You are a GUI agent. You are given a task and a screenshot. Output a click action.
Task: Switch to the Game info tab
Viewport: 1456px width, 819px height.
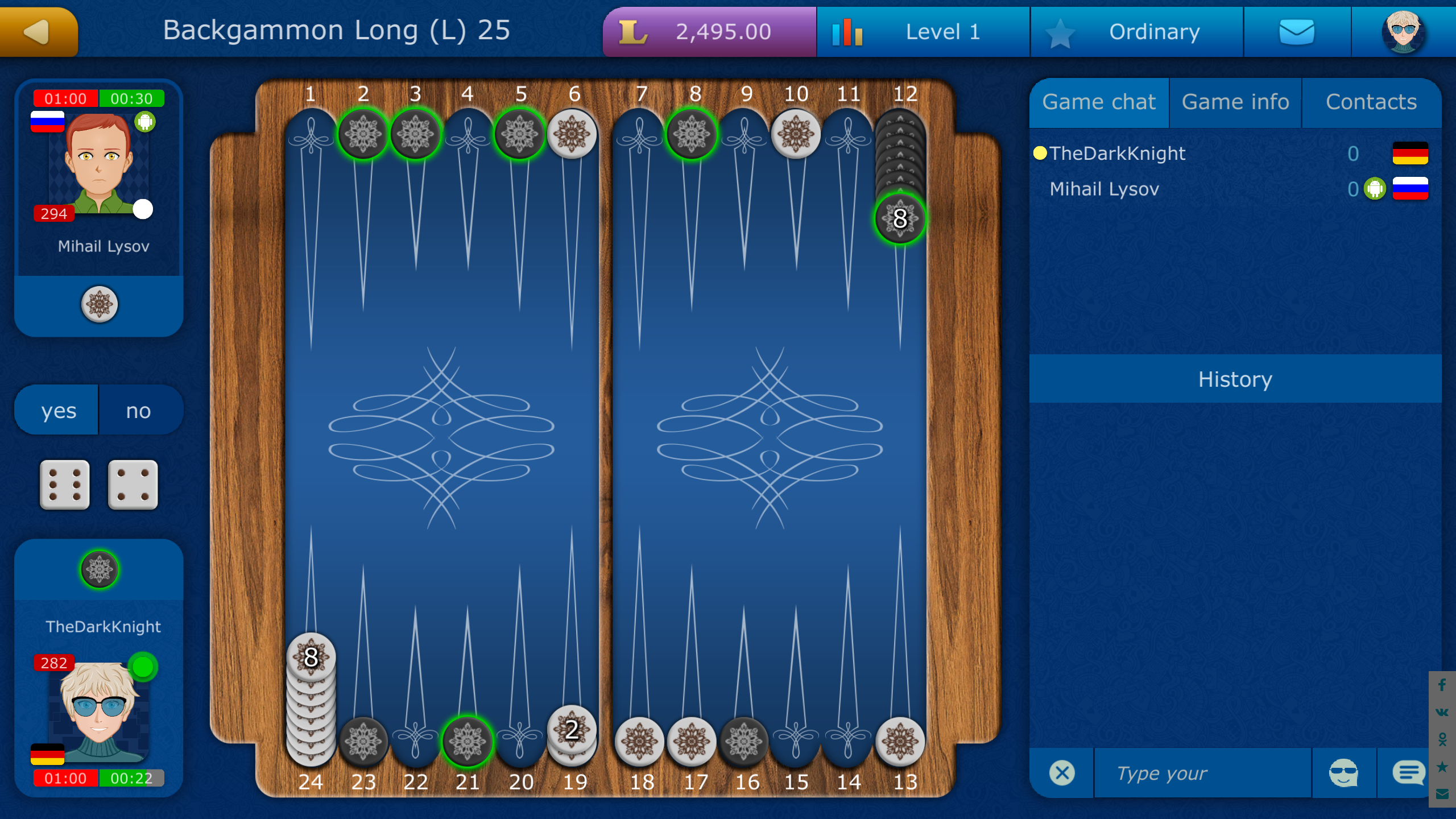pyautogui.click(x=1235, y=102)
